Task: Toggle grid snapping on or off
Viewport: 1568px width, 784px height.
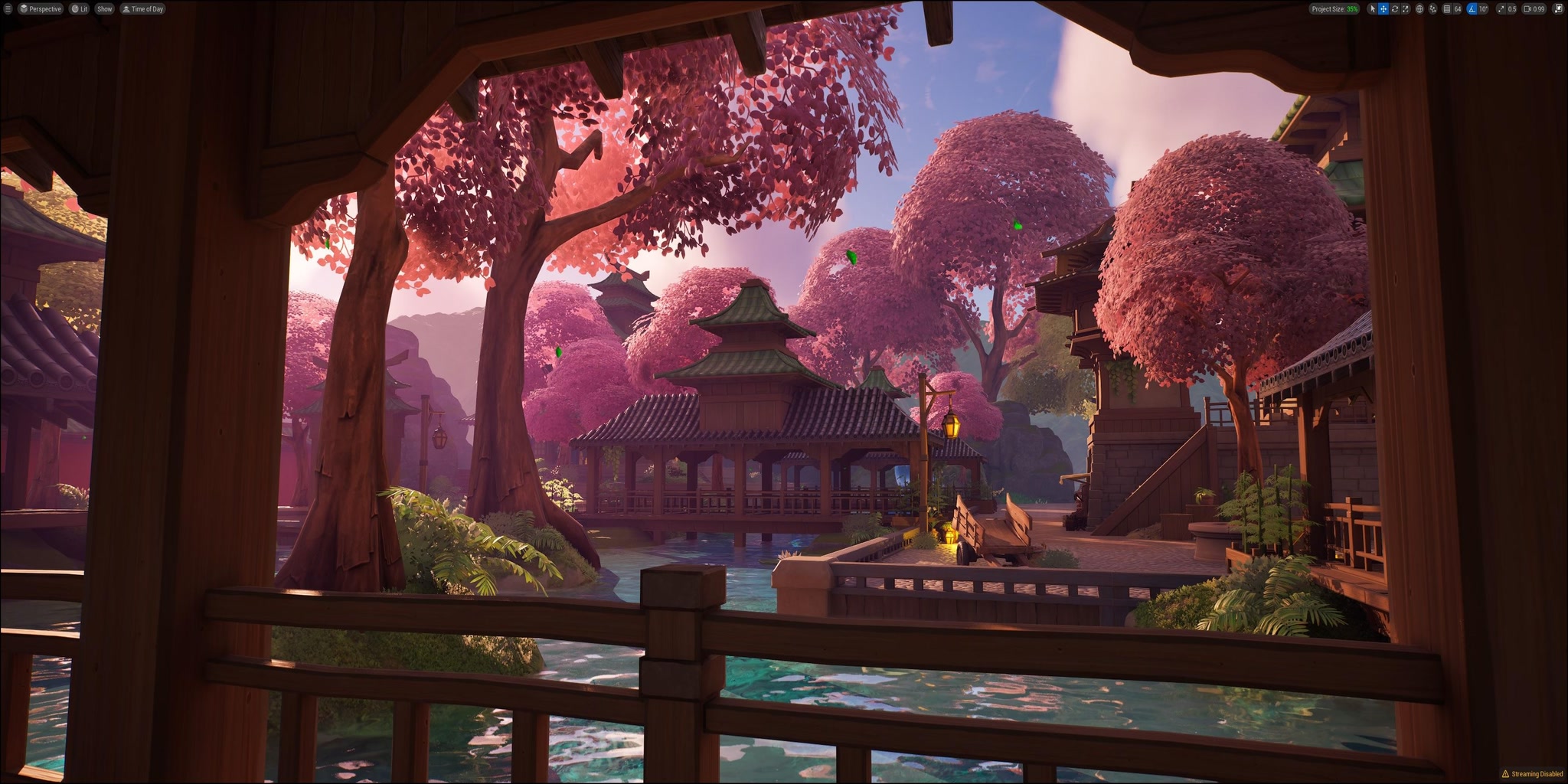Action: [1447, 8]
